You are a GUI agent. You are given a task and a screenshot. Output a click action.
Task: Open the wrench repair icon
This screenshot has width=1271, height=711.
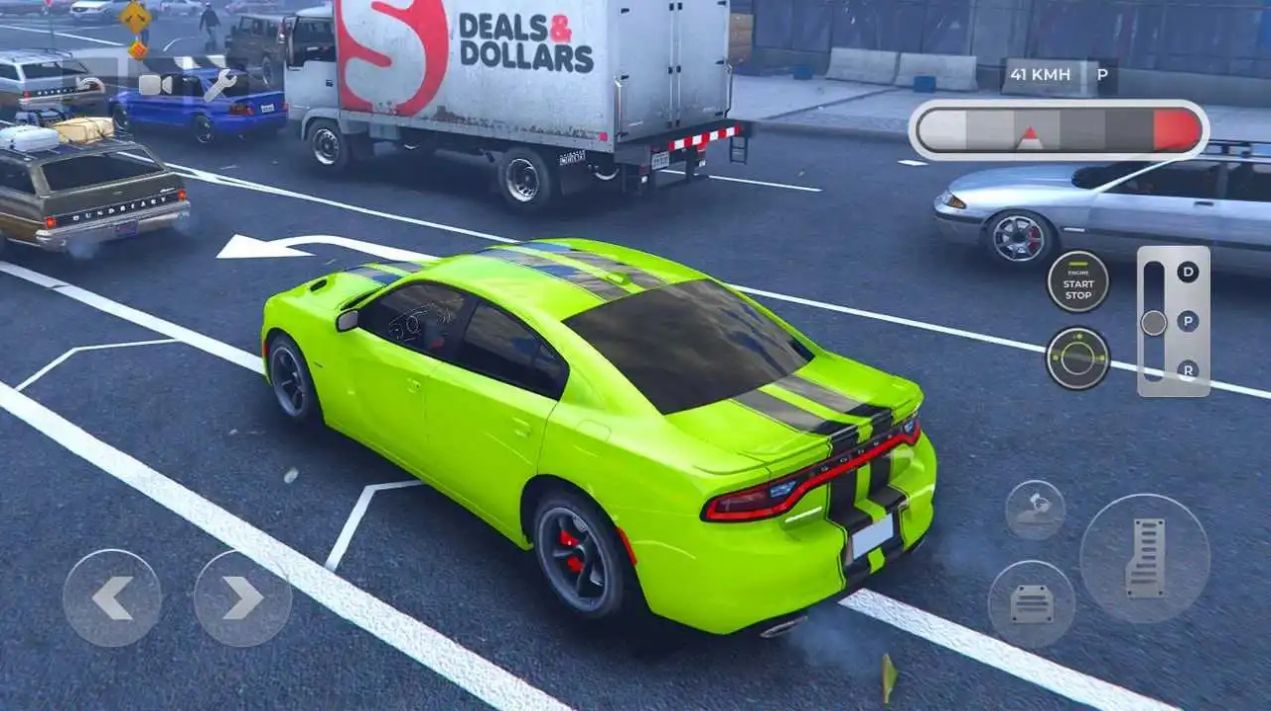[x=218, y=84]
